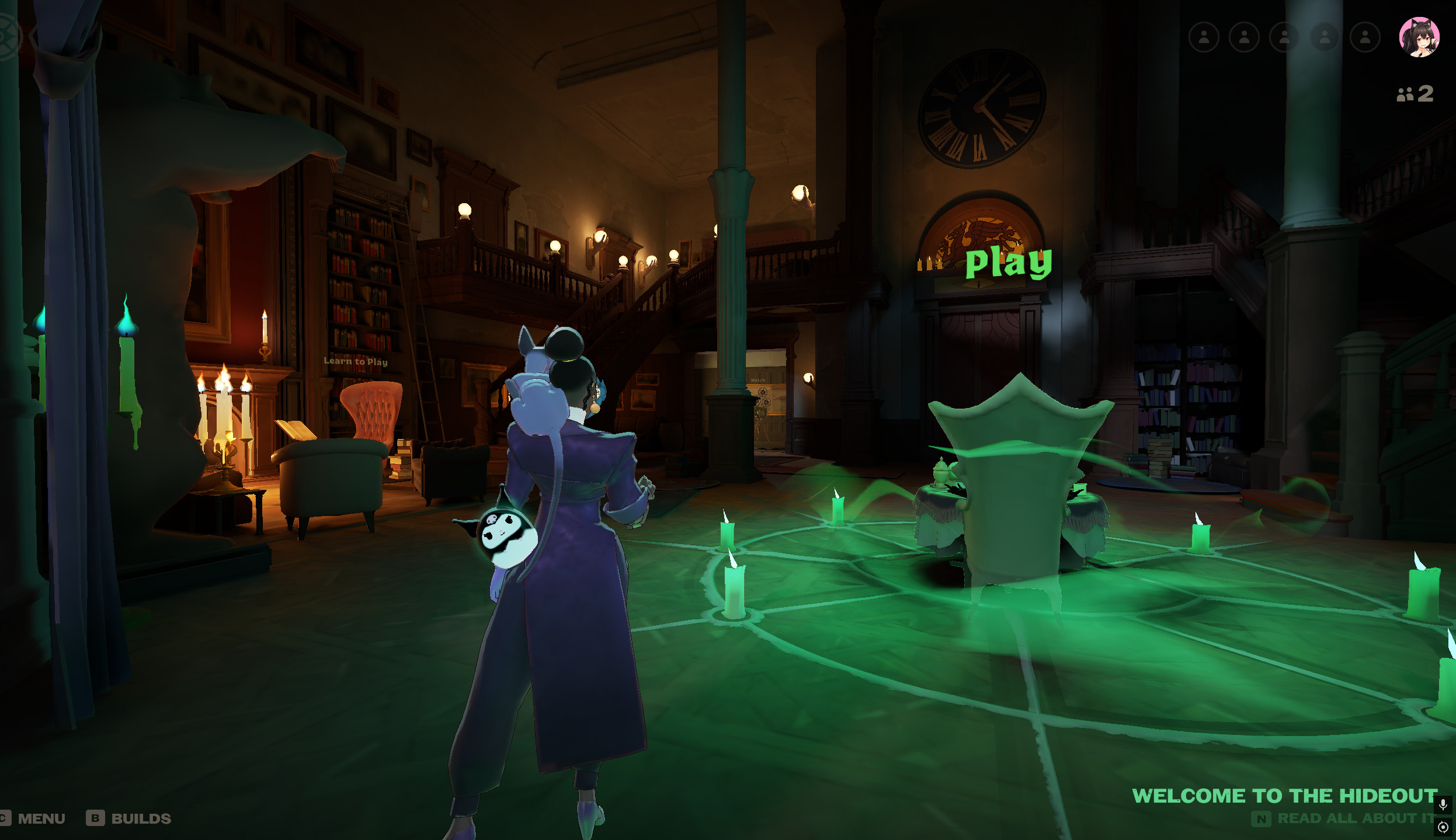Click the Watch poster under the stairs
The width and height of the screenshot is (1456, 840).
(758, 380)
